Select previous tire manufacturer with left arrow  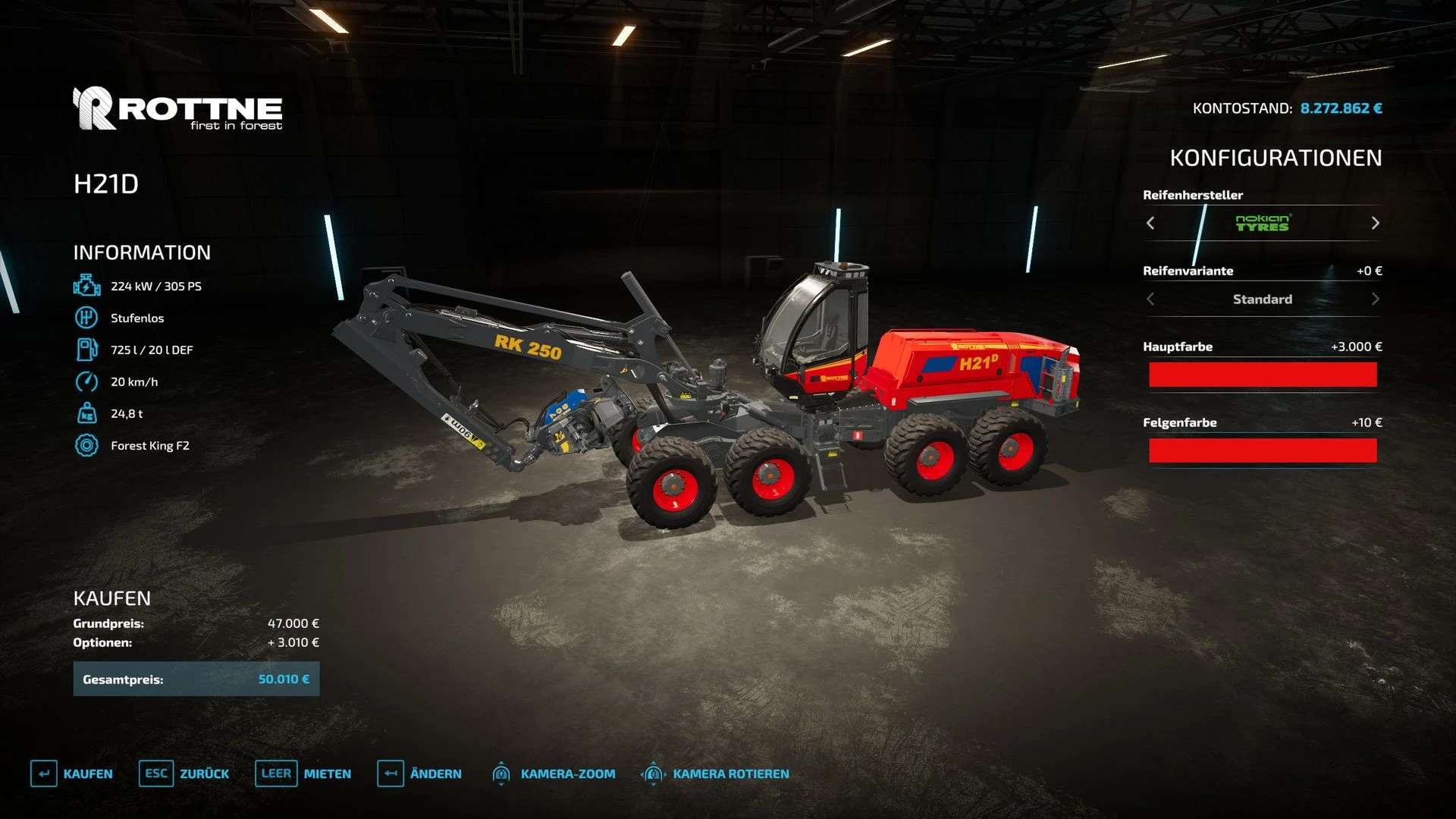[1150, 223]
